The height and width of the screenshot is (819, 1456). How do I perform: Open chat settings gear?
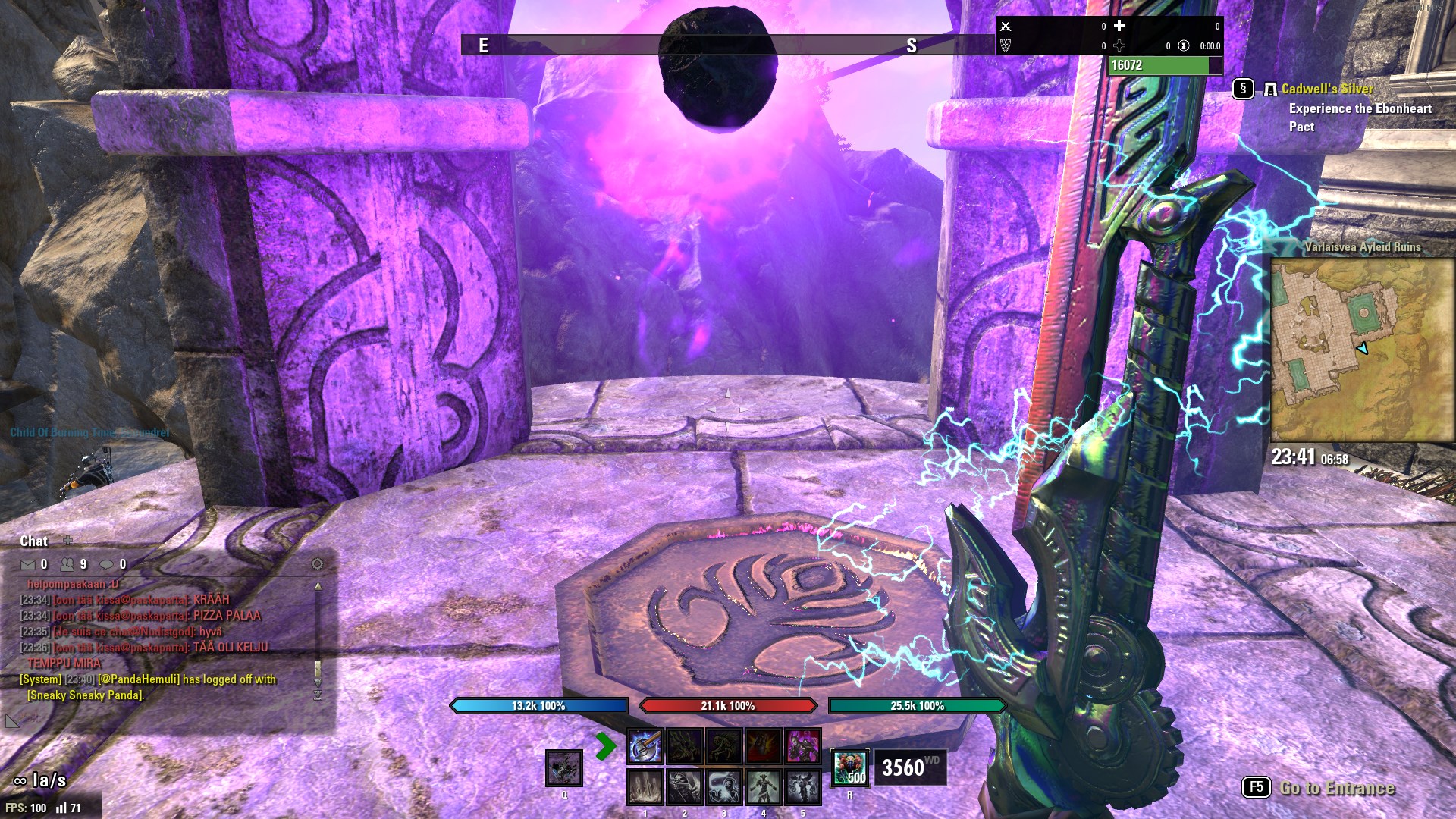(x=317, y=563)
